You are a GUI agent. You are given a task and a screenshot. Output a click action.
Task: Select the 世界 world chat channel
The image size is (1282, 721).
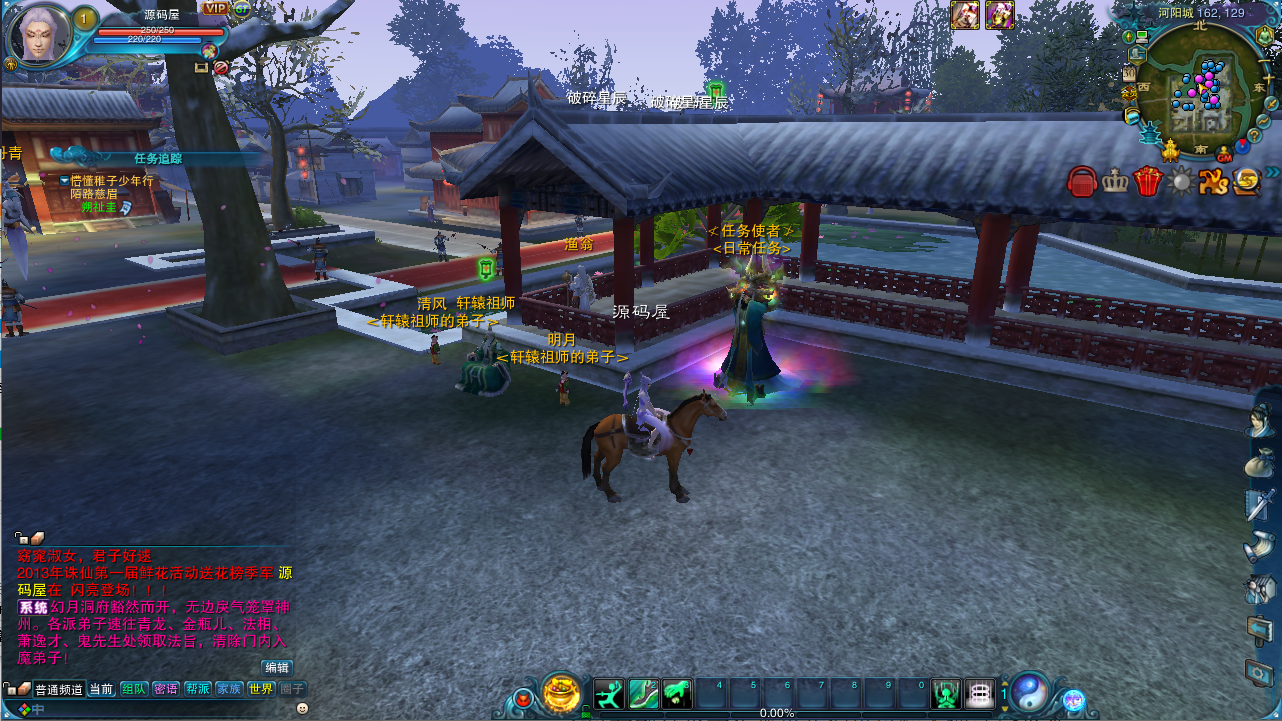pos(261,689)
